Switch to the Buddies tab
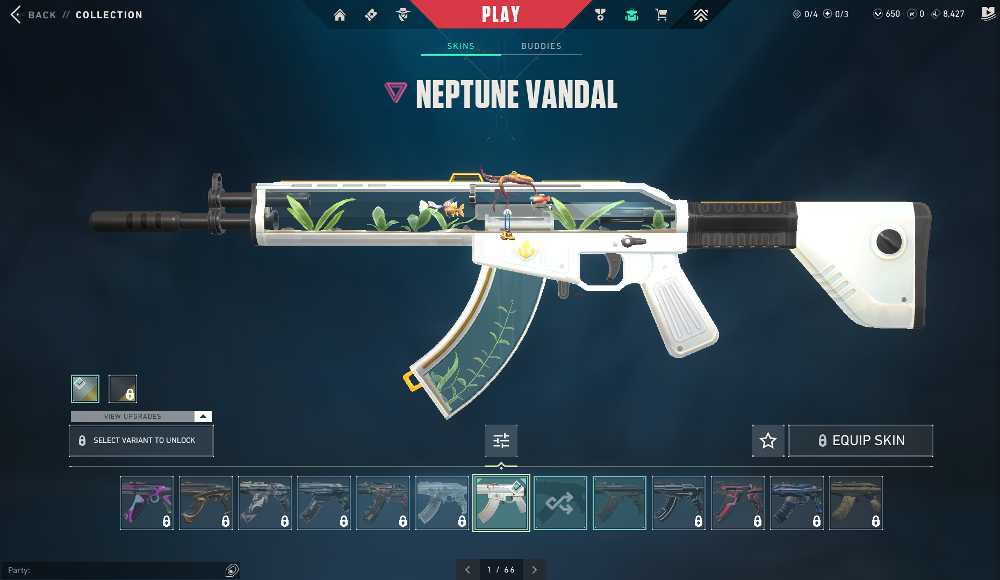 [541, 46]
